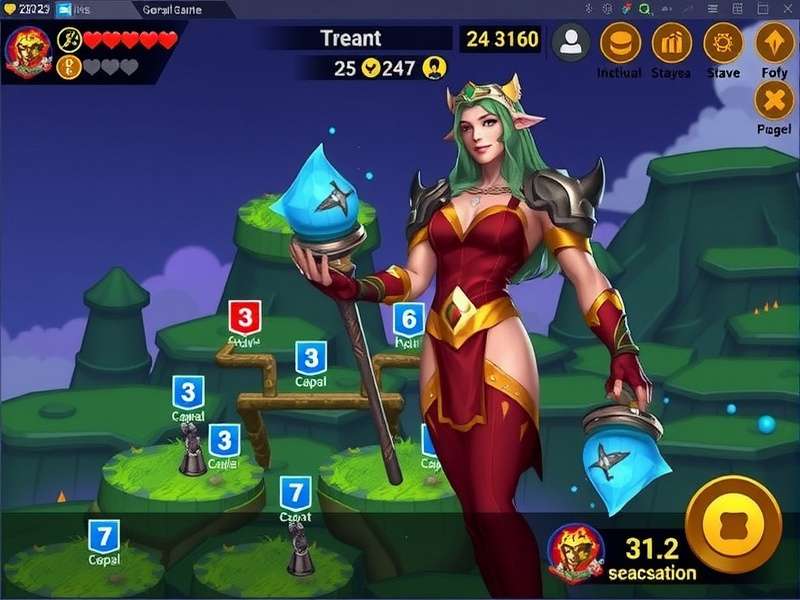Activate the Fofy diamond button
The height and width of the screenshot is (600, 800).
click(x=774, y=43)
